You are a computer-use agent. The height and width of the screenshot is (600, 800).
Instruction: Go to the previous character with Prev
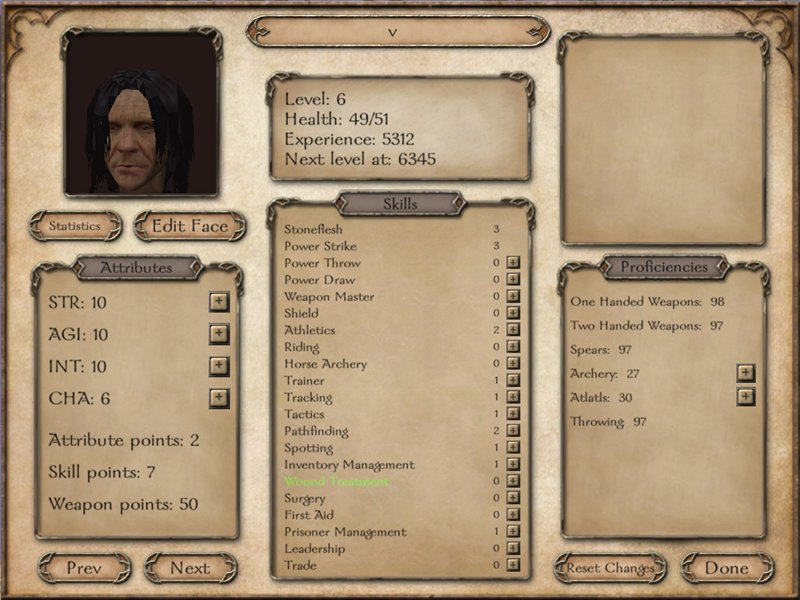pyautogui.click(x=85, y=568)
